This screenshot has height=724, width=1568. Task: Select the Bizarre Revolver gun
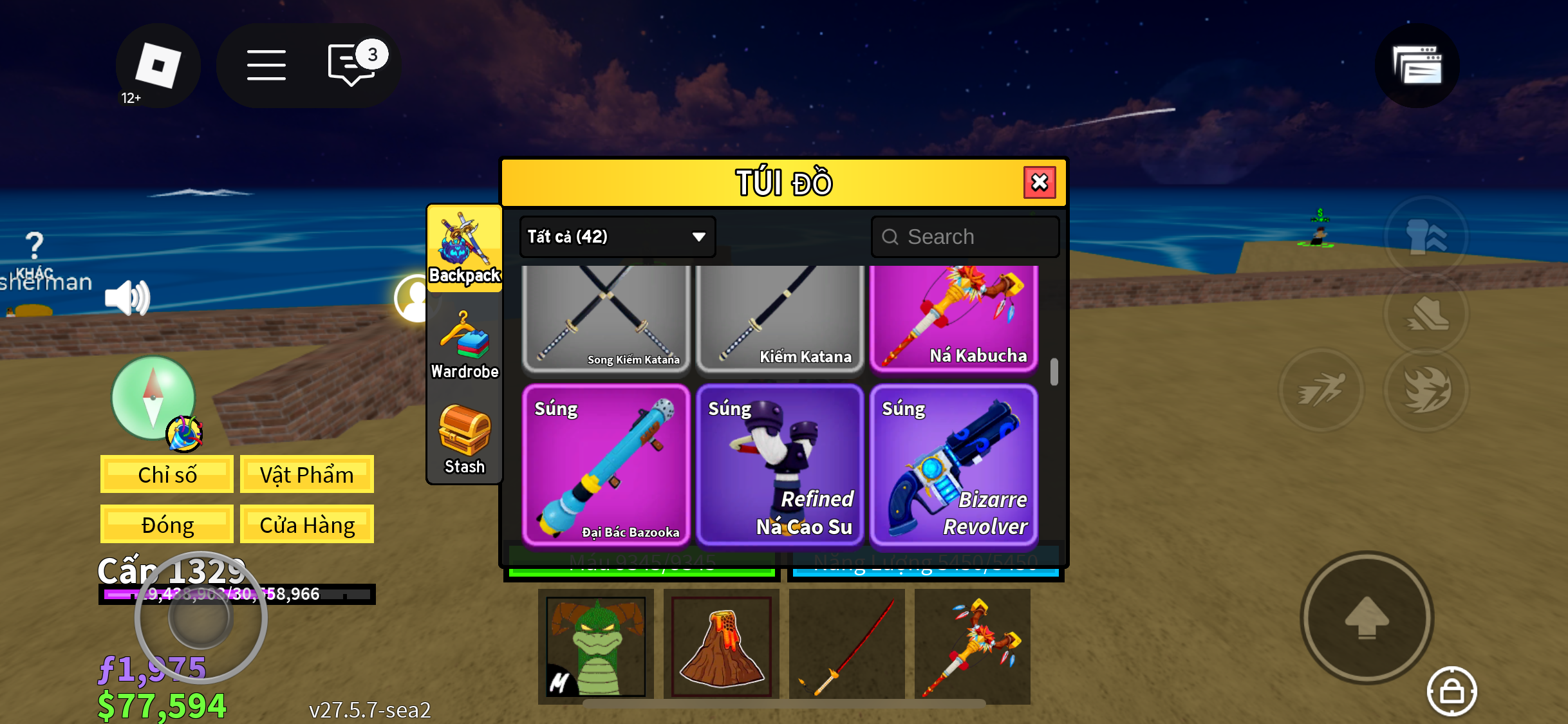pos(953,465)
